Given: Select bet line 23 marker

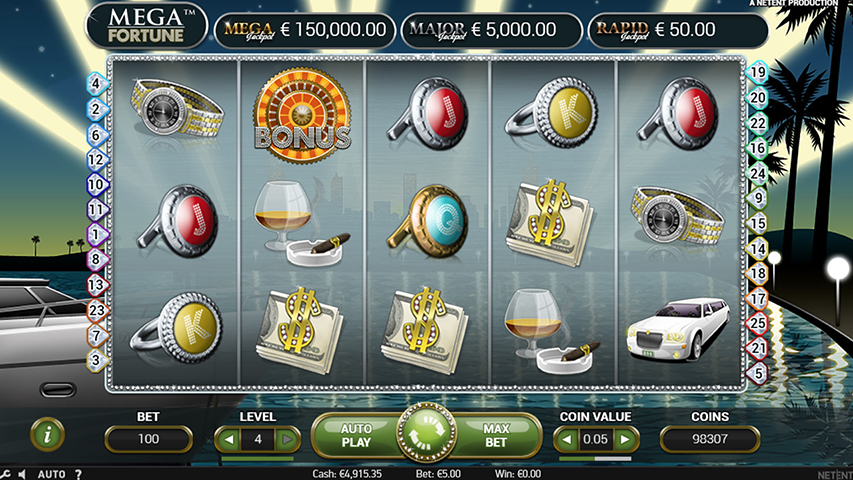Looking at the screenshot, I should tap(96, 310).
